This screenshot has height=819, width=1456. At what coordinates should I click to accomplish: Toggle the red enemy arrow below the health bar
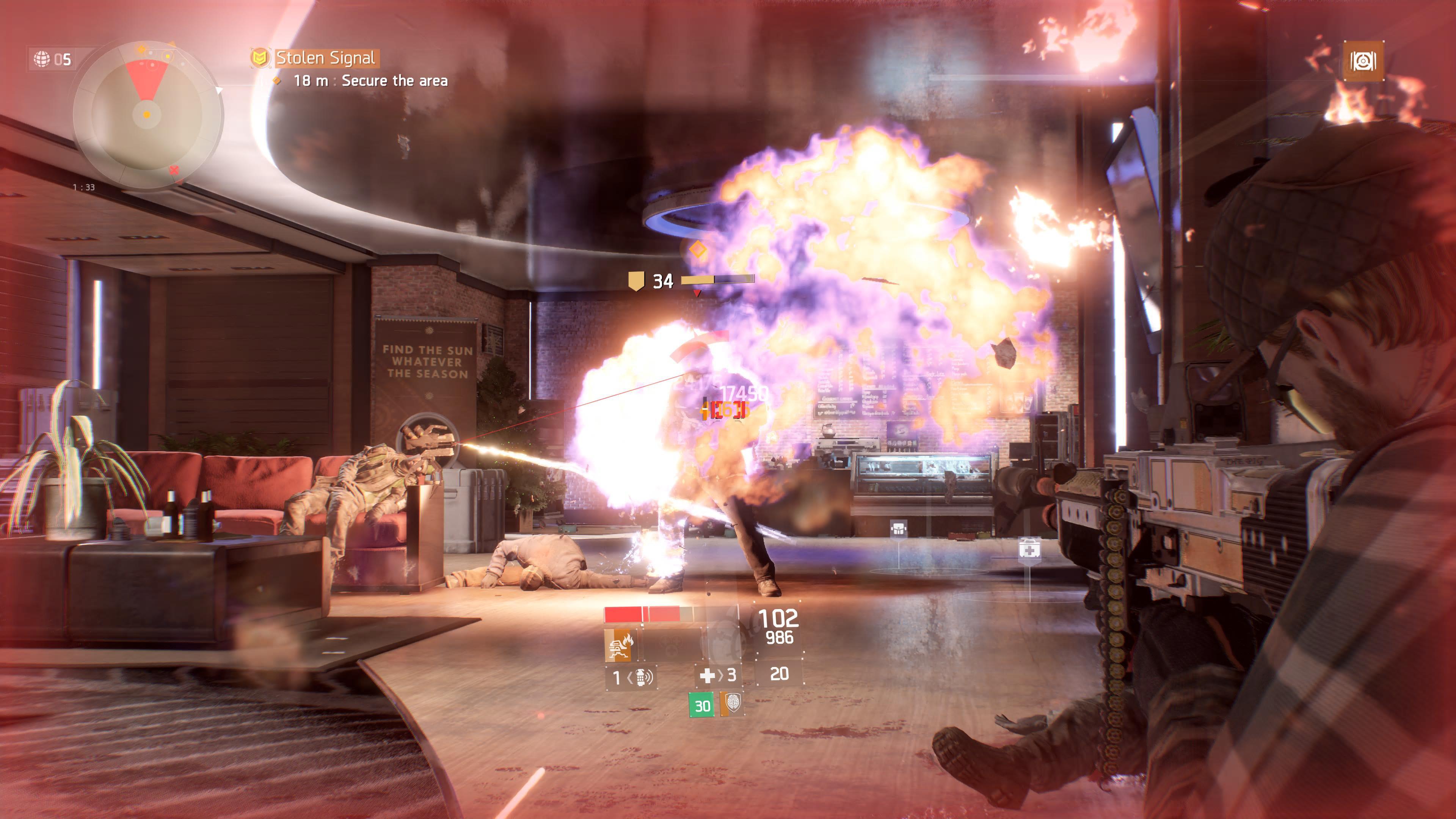click(x=698, y=294)
